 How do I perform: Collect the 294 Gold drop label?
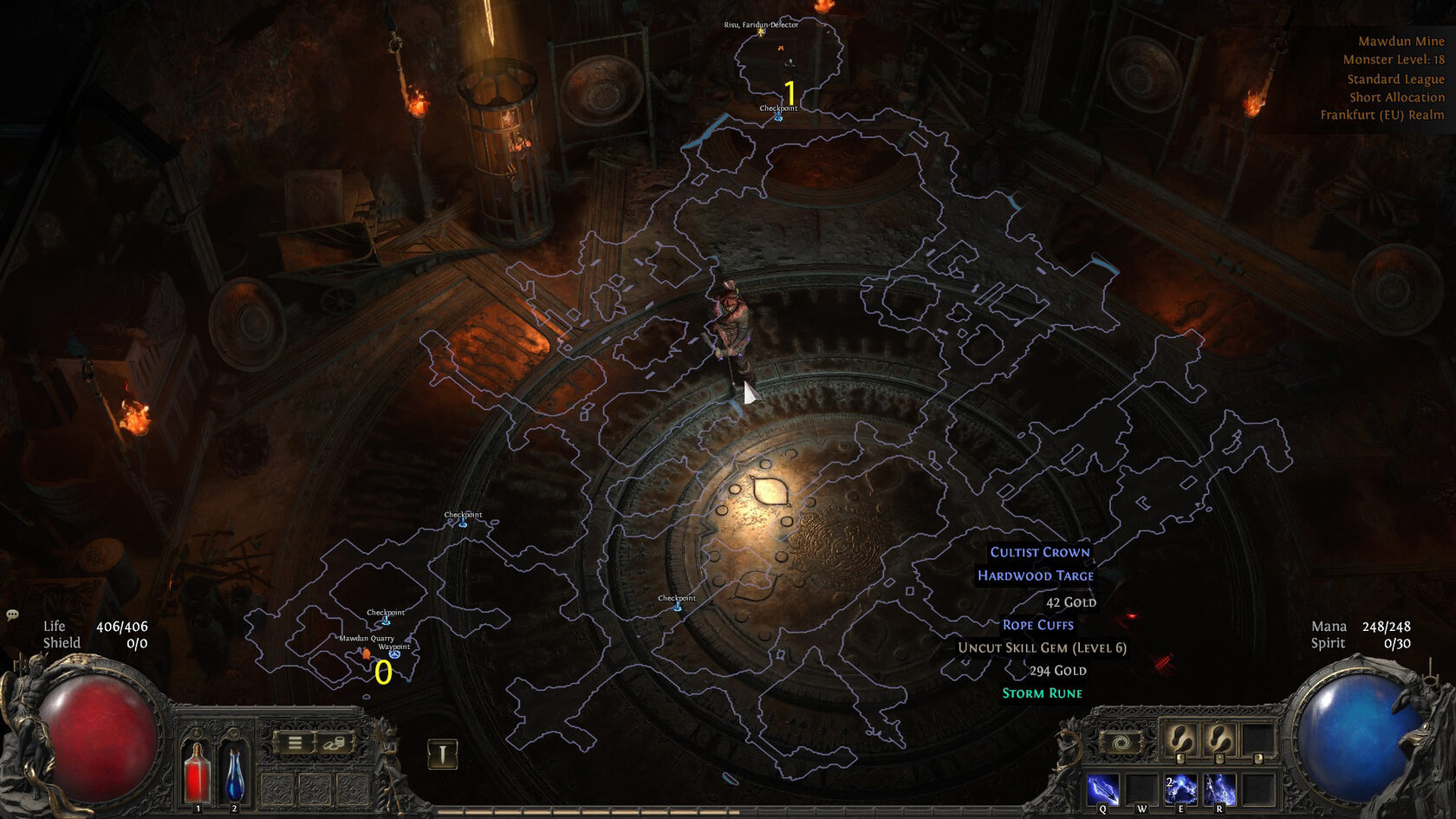pyautogui.click(x=1057, y=671)
